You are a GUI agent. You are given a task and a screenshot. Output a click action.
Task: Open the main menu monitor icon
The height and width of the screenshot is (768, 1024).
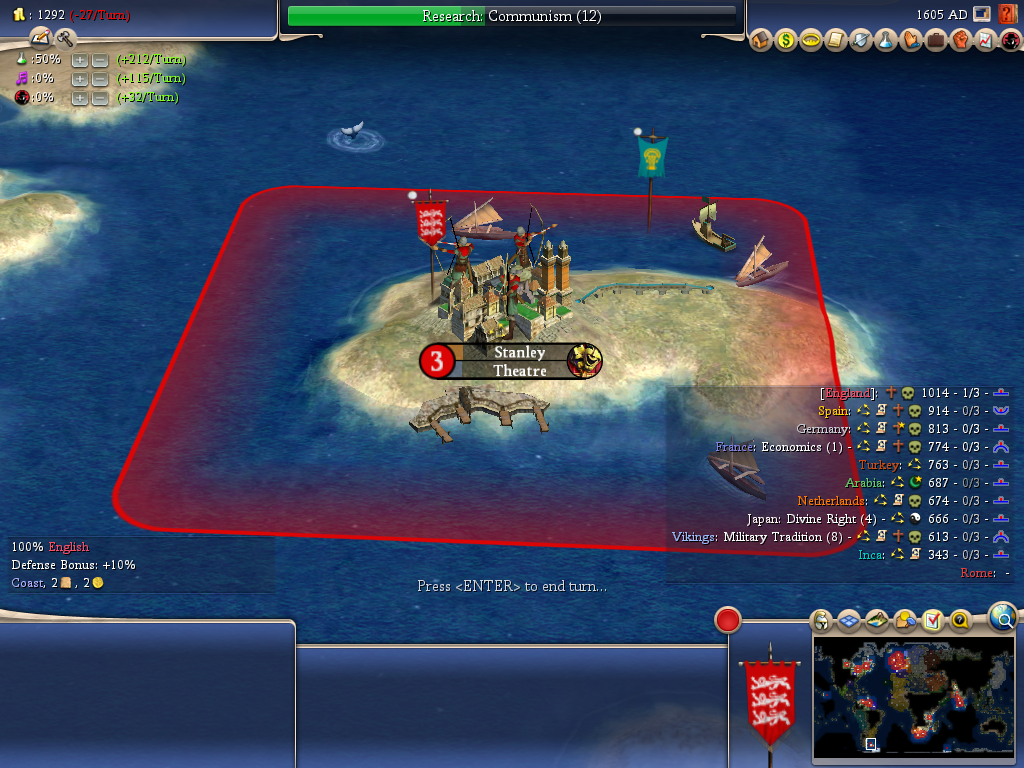[982, 14]
